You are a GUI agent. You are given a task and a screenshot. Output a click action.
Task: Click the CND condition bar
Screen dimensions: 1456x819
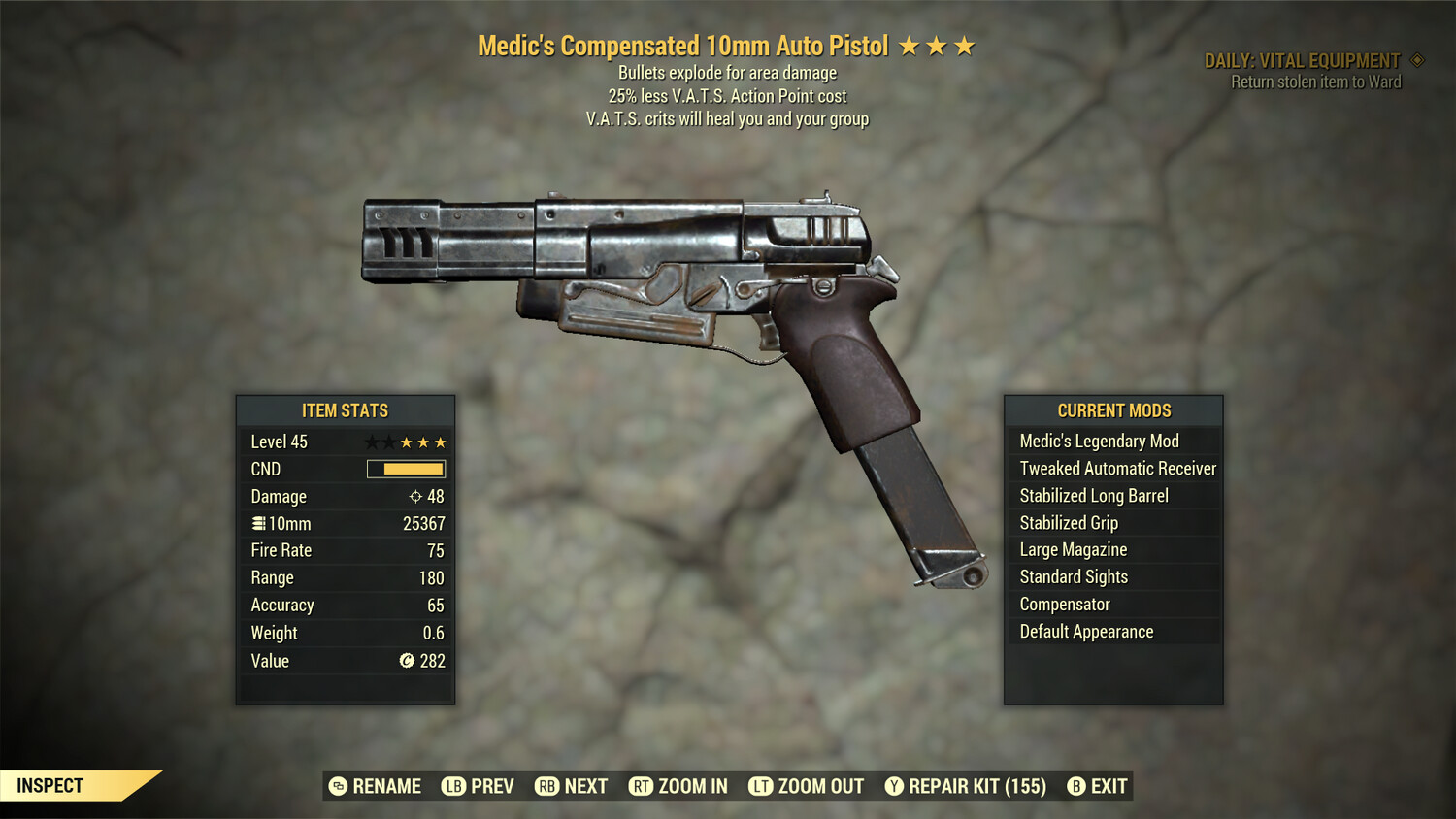(406, 469)
